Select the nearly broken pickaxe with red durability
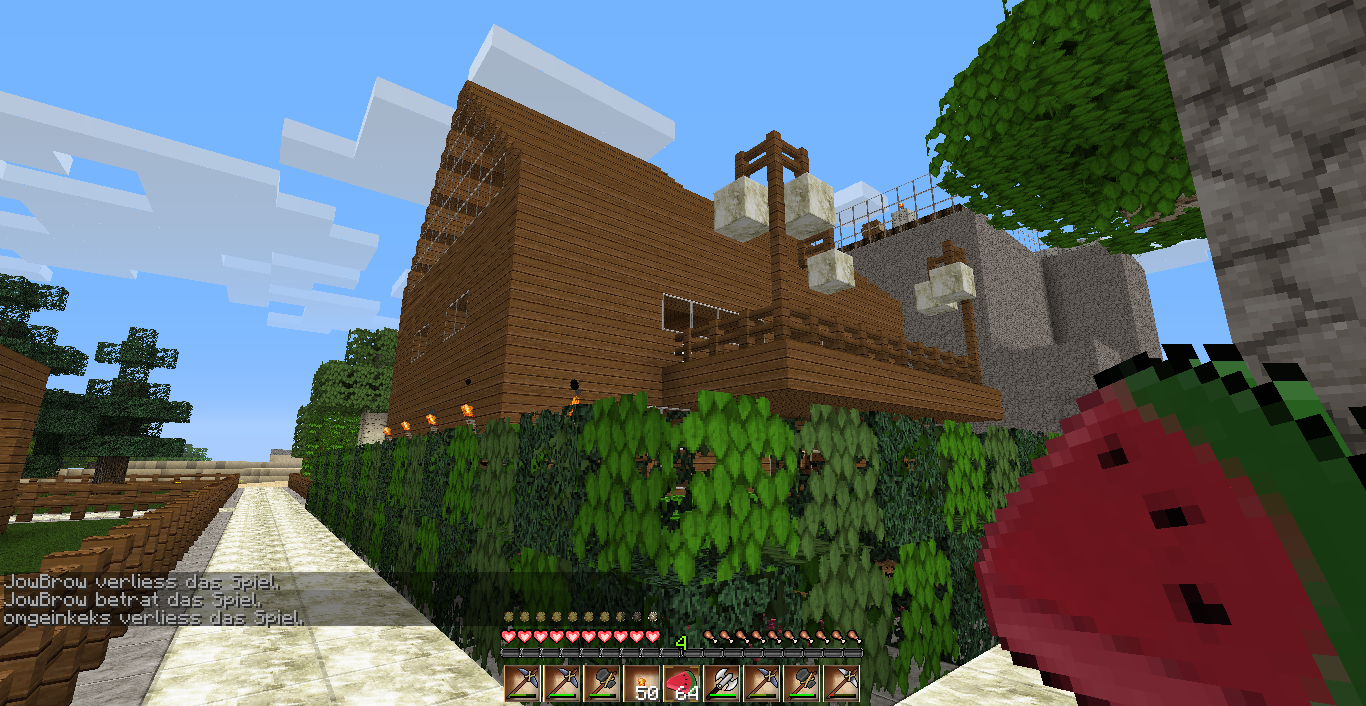1366x706 pixels. pyautogui.click(x=842, y=684)
